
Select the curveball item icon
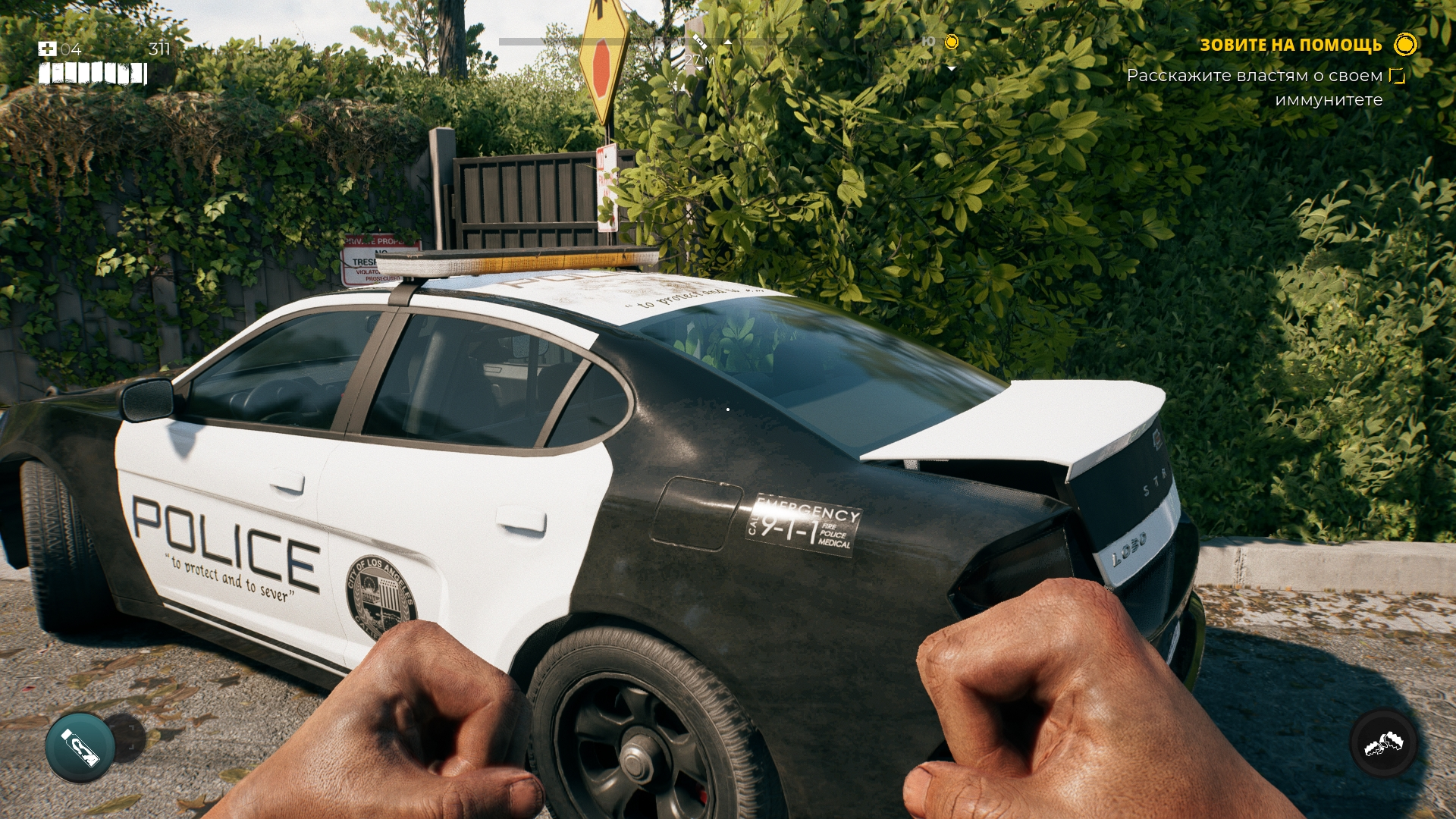pos(80,747)
